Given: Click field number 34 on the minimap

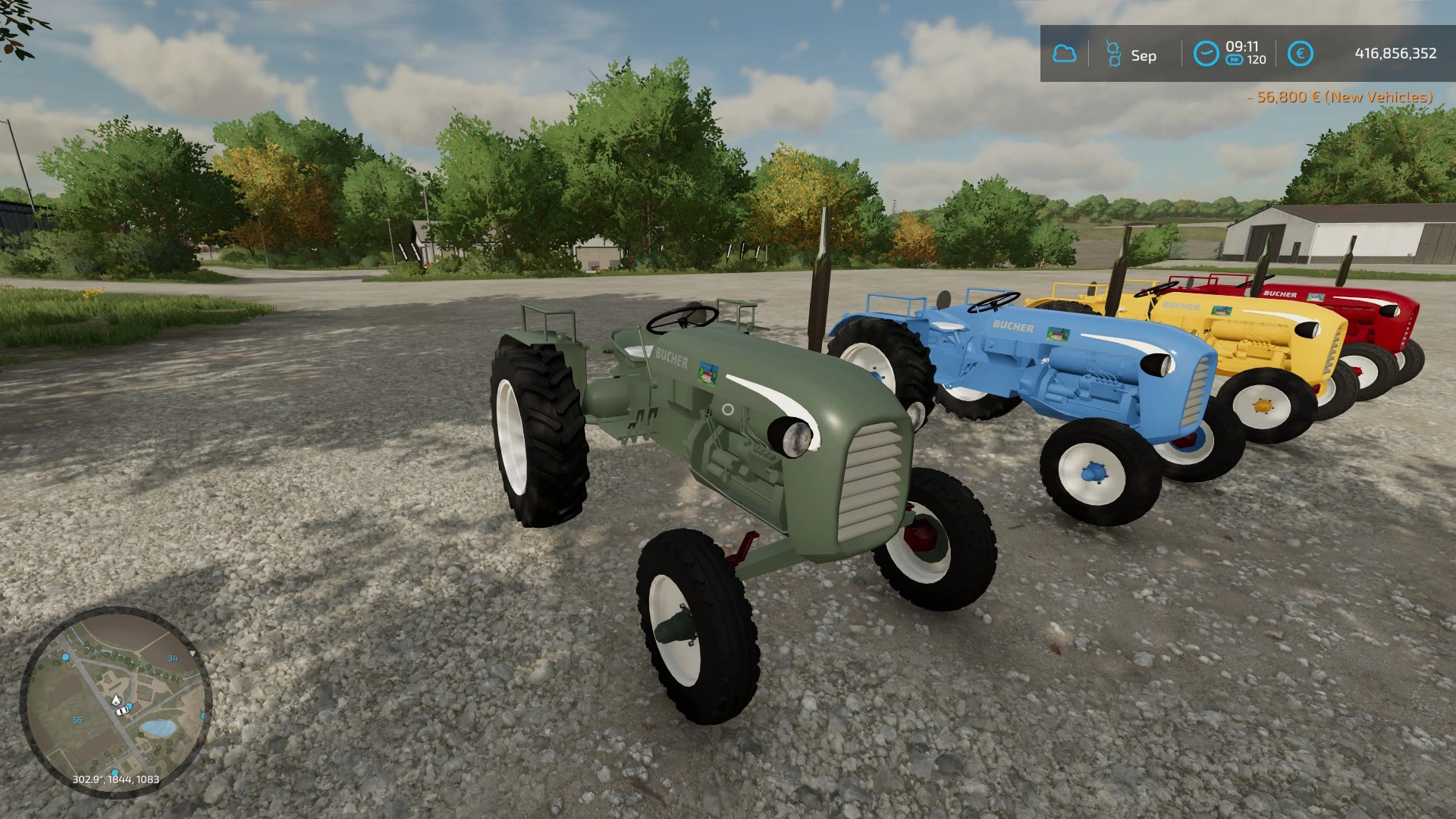Looking at the screenshot, I should [x=173, y=657].
